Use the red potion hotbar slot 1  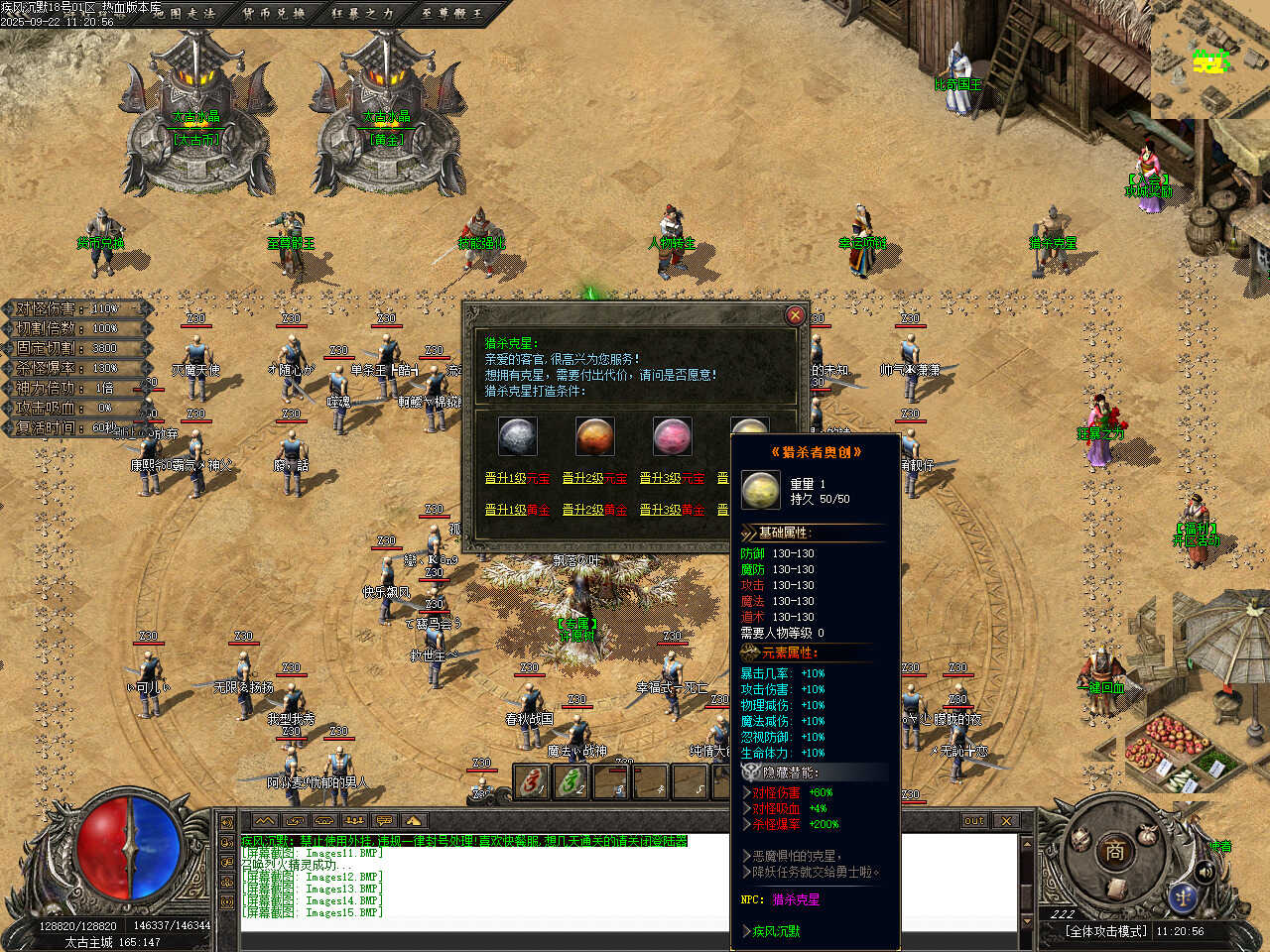(x=533, y=782)
